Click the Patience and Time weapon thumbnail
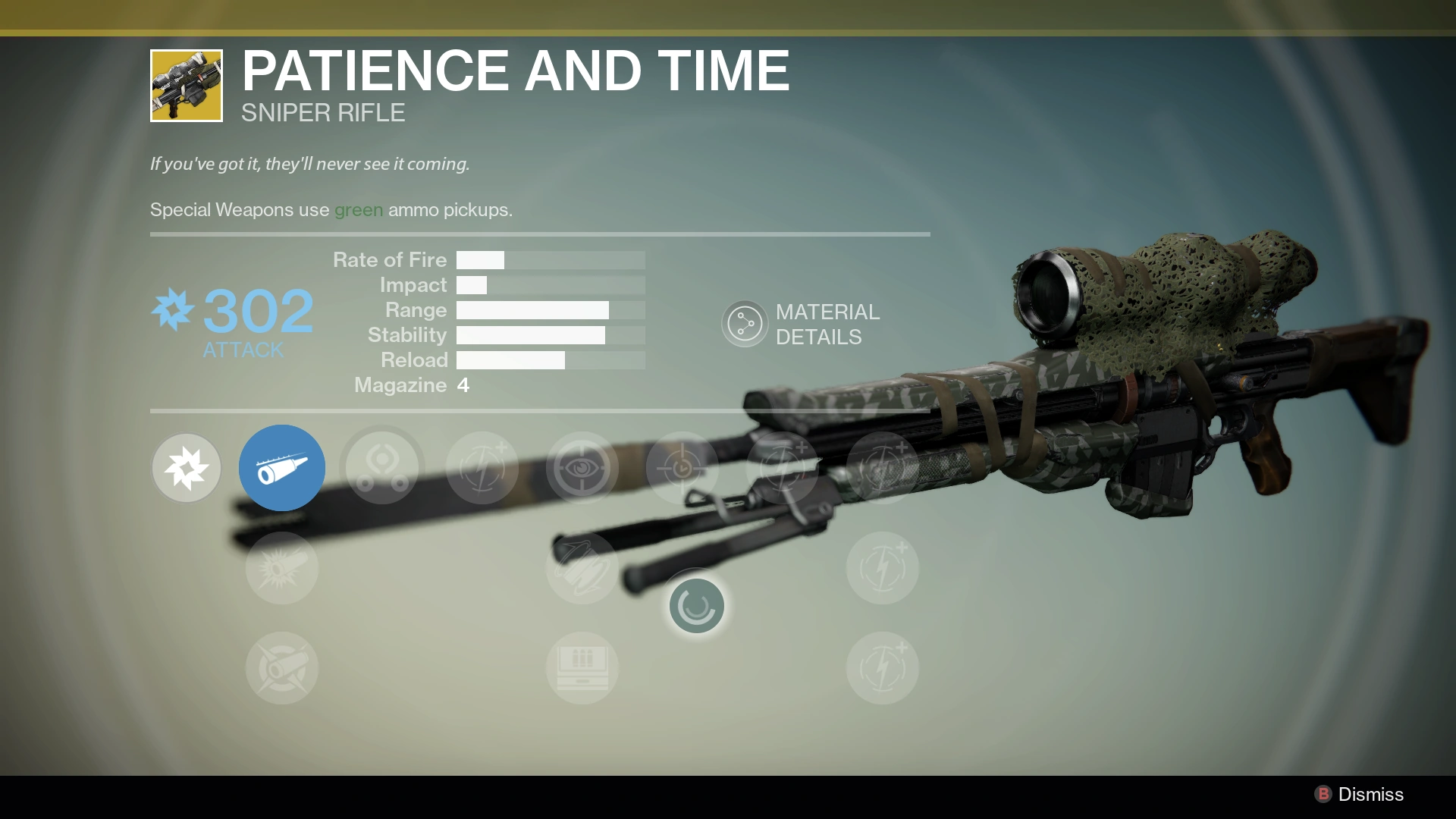 [187, 86]
